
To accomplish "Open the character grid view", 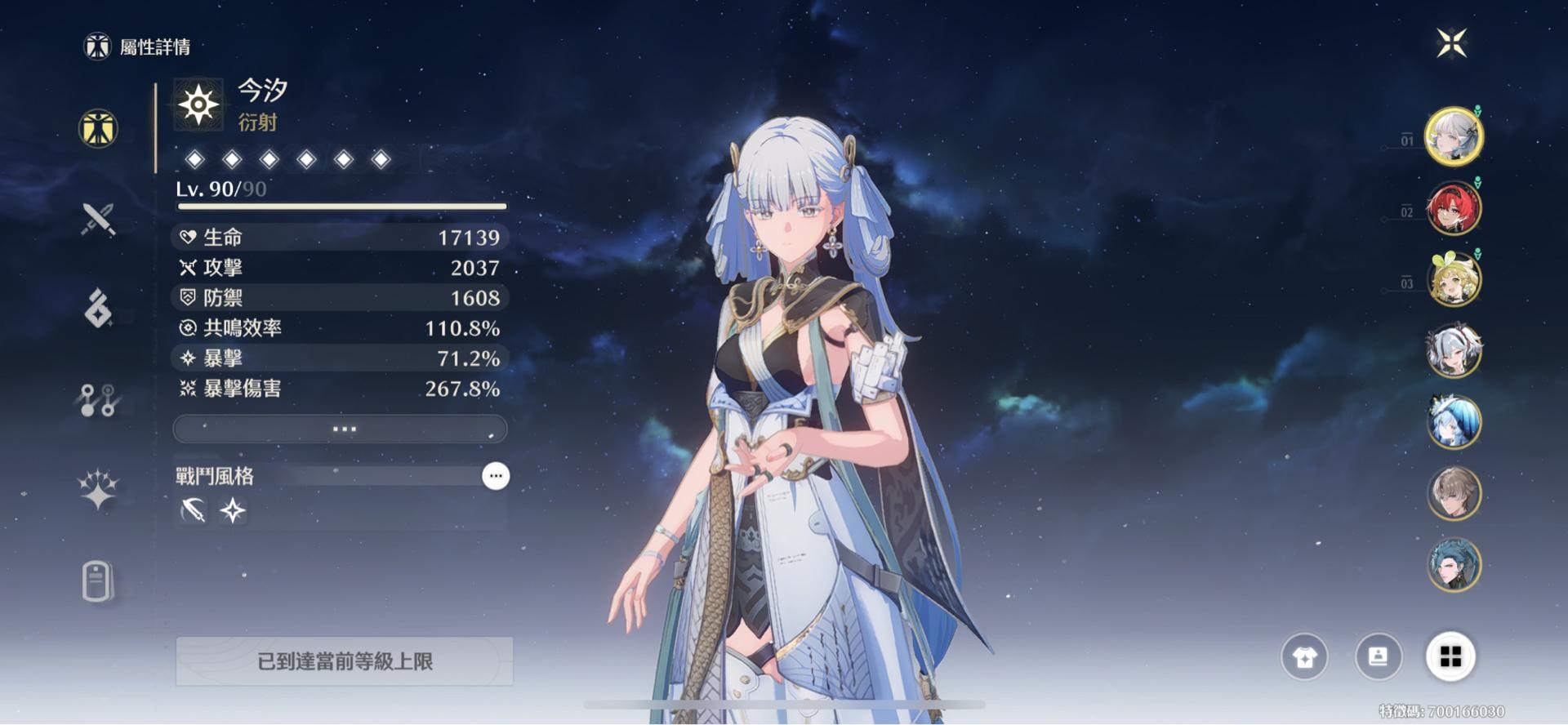I will point(1450,656).
